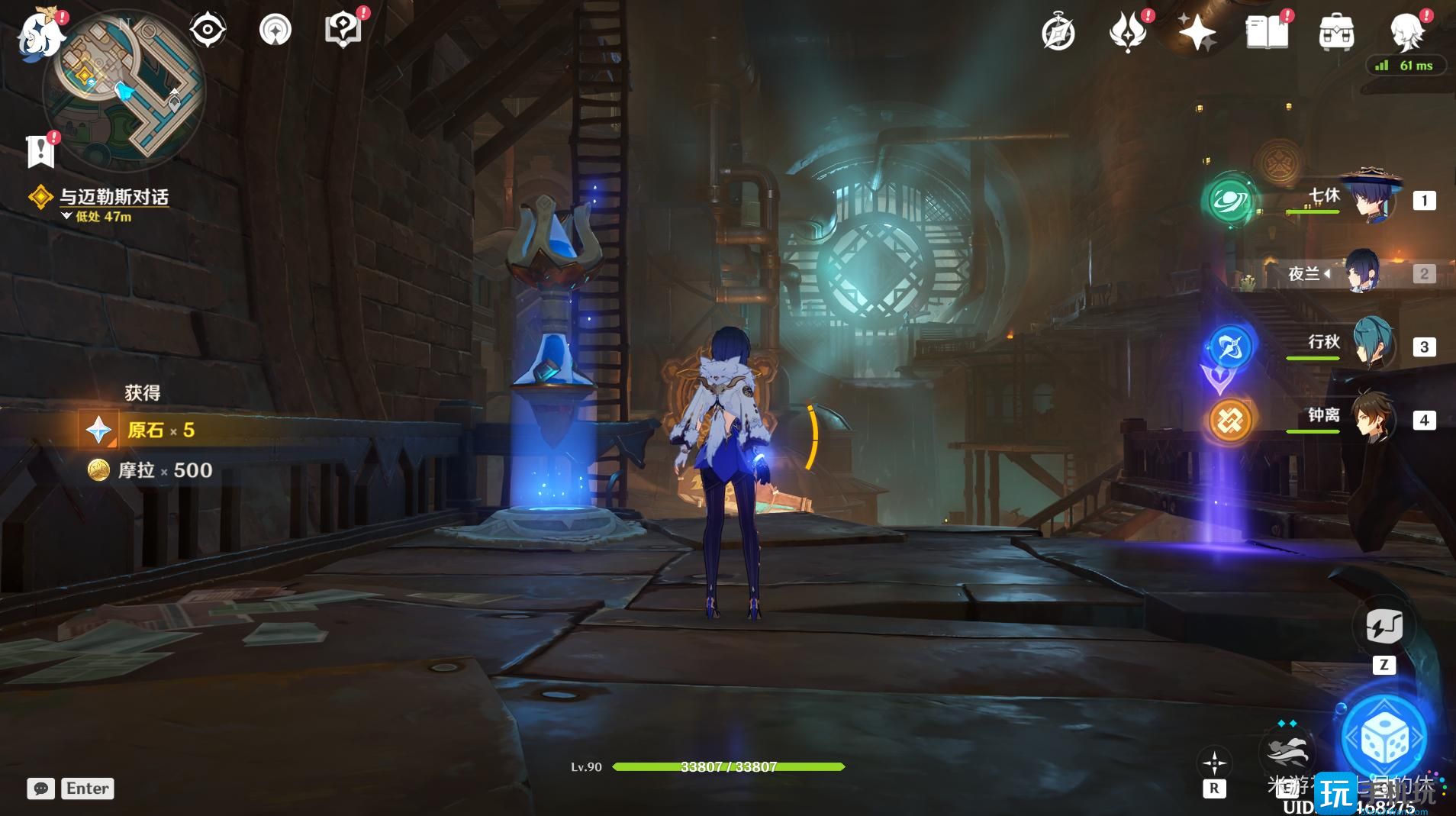Open the quest log exclamation icon
This screenshot has height=816, width=1456.
tap(40, 151)
